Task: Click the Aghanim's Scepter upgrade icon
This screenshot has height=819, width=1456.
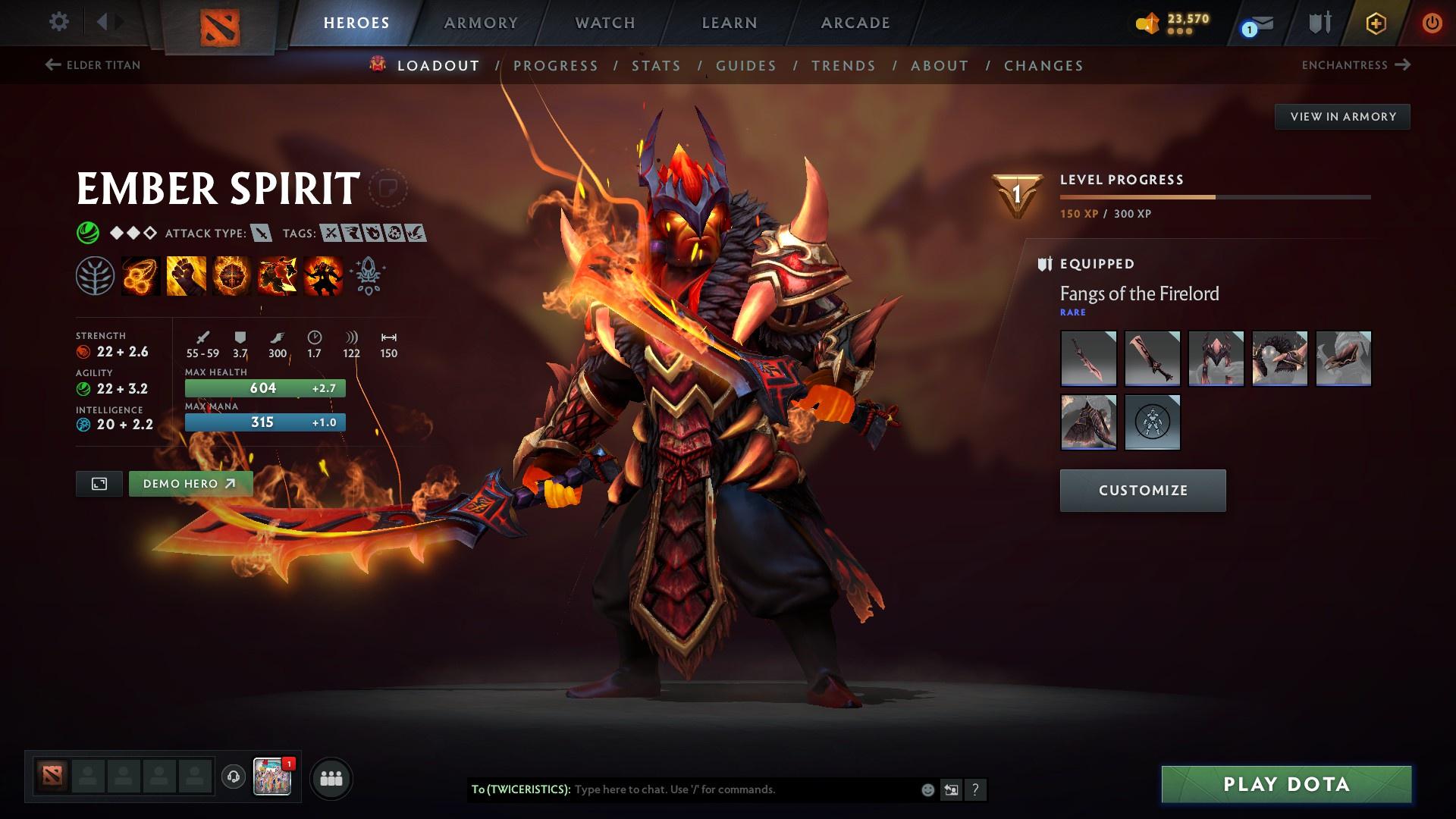Action: pos(366,277)
